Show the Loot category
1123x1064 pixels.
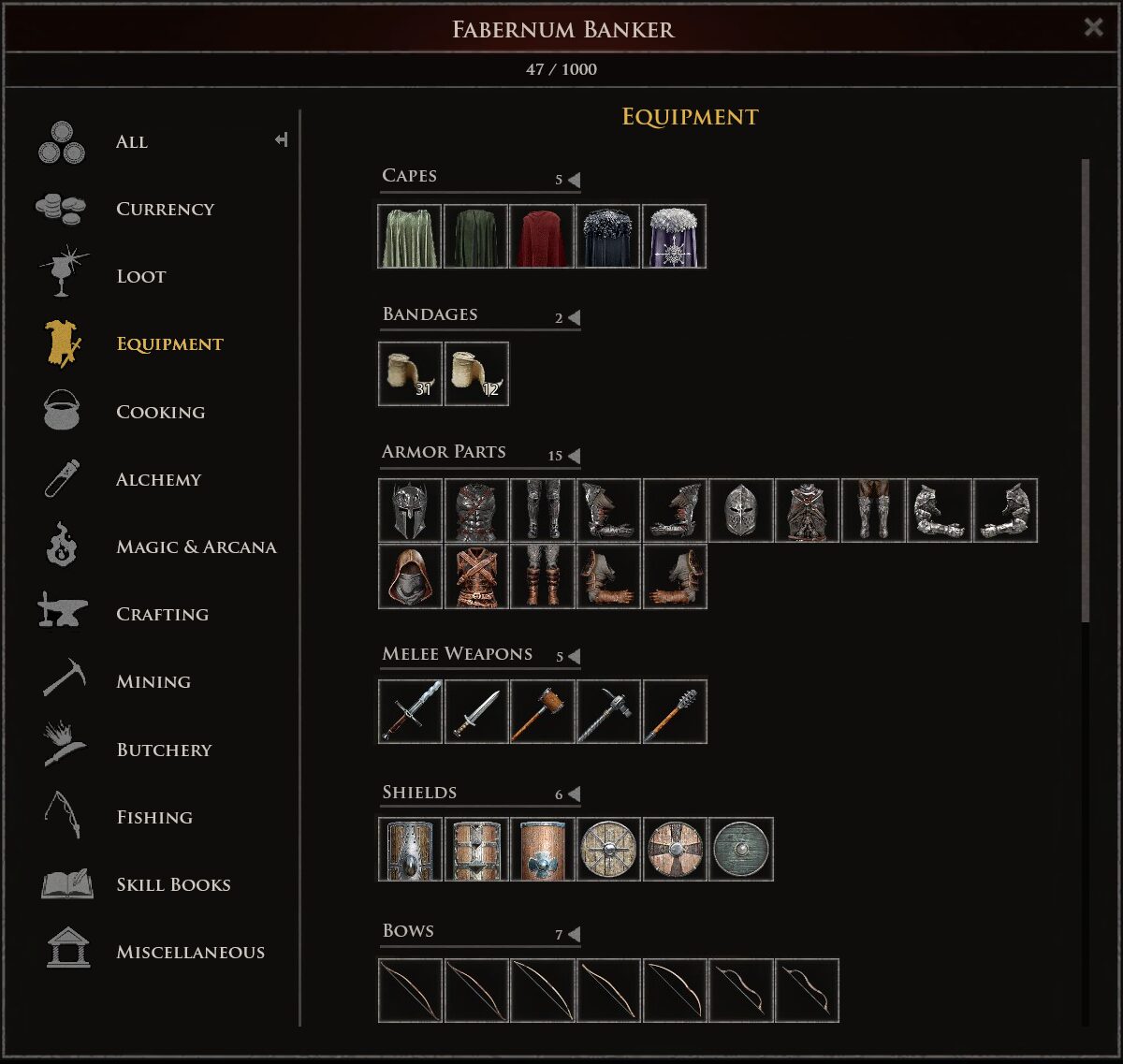(x=140, y=277)
